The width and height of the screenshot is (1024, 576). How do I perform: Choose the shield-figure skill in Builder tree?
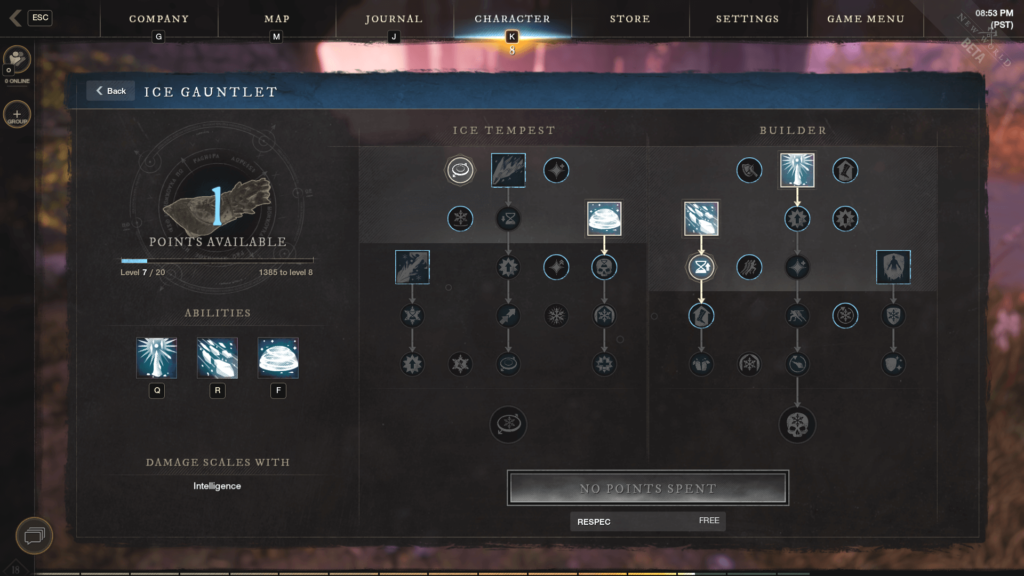[x=893, y=267]
